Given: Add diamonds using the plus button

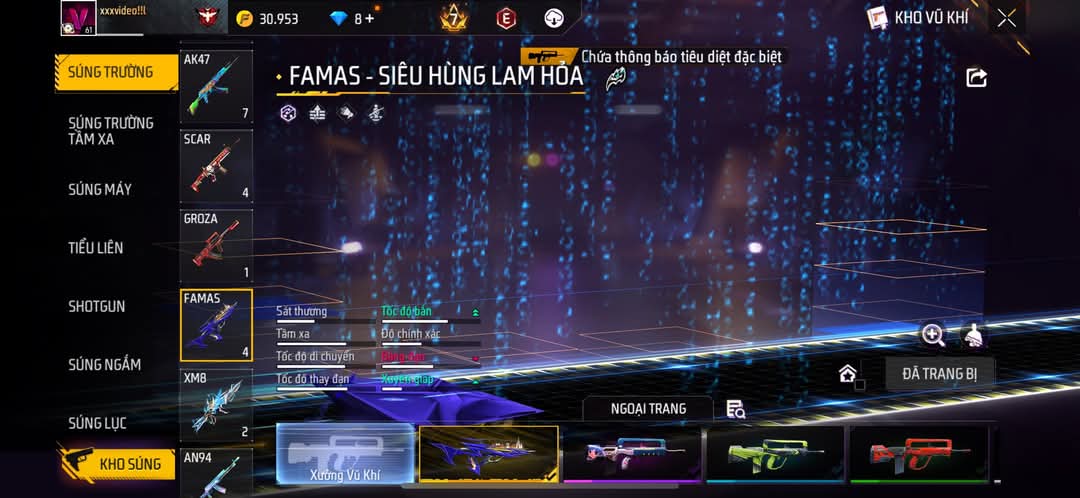Looking at the screenshot, I should [x=369, y=19].
